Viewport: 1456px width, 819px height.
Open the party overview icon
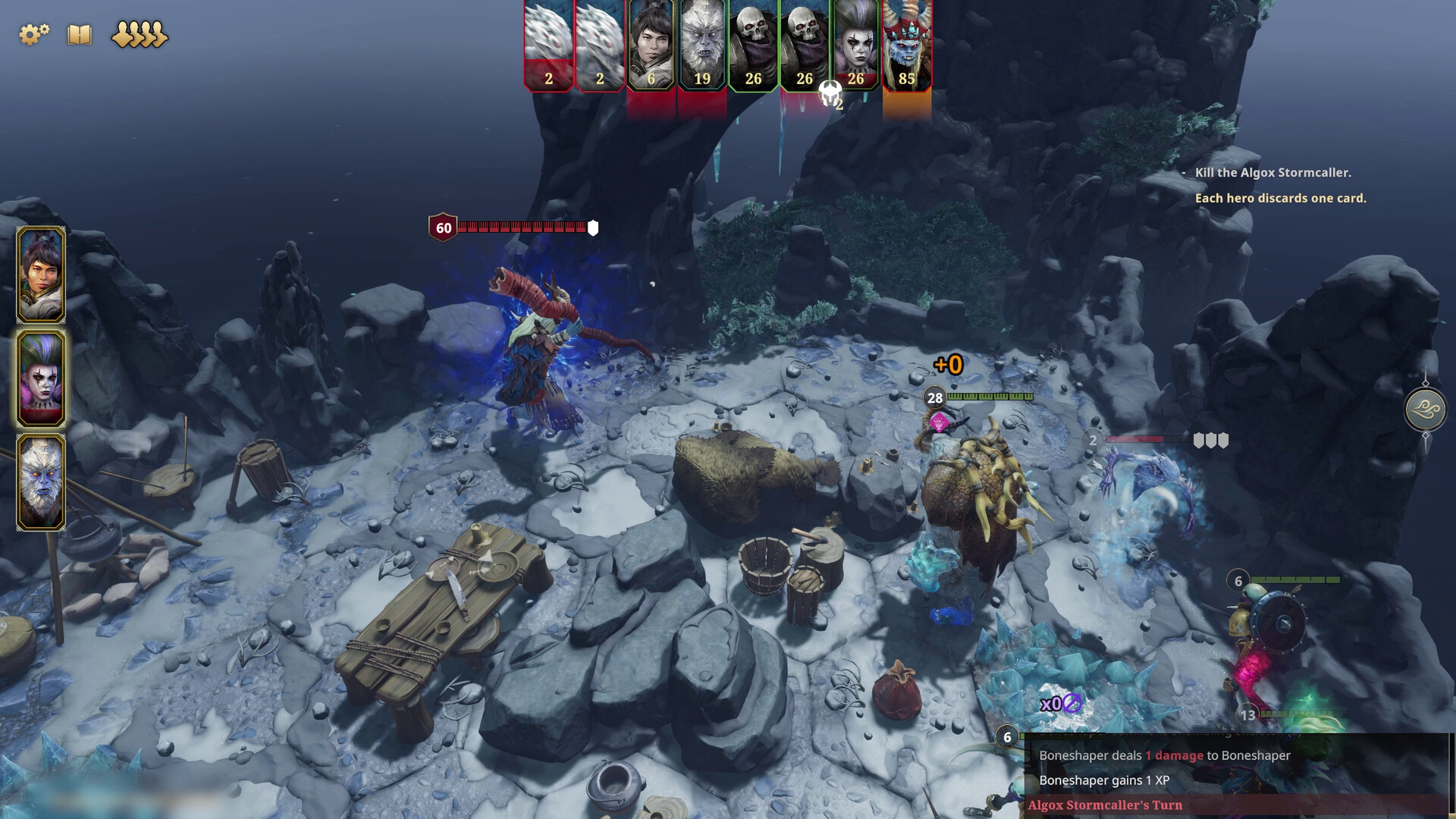138,33
